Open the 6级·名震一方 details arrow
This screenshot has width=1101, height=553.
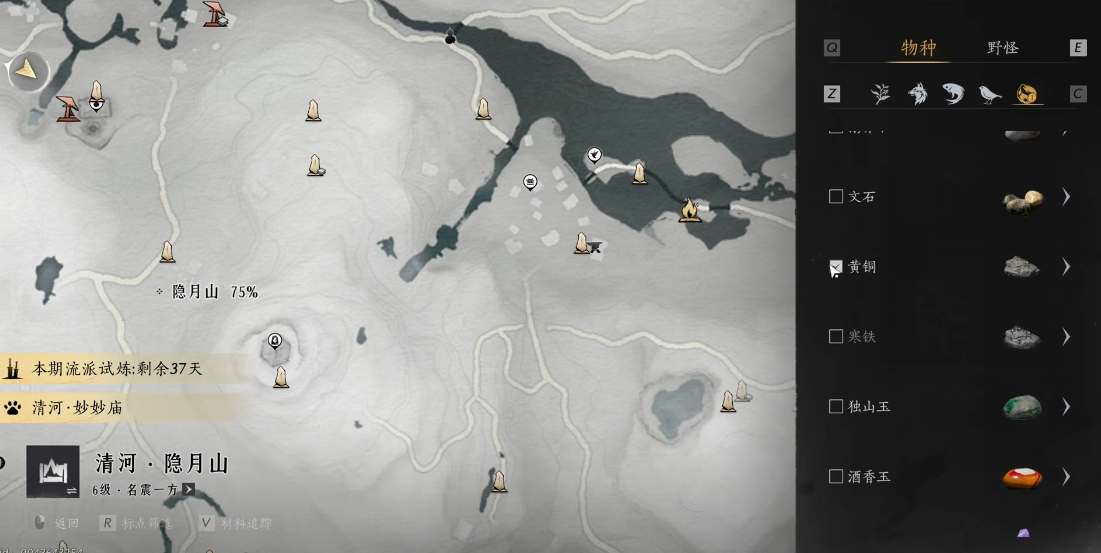[x=188, y=490]
